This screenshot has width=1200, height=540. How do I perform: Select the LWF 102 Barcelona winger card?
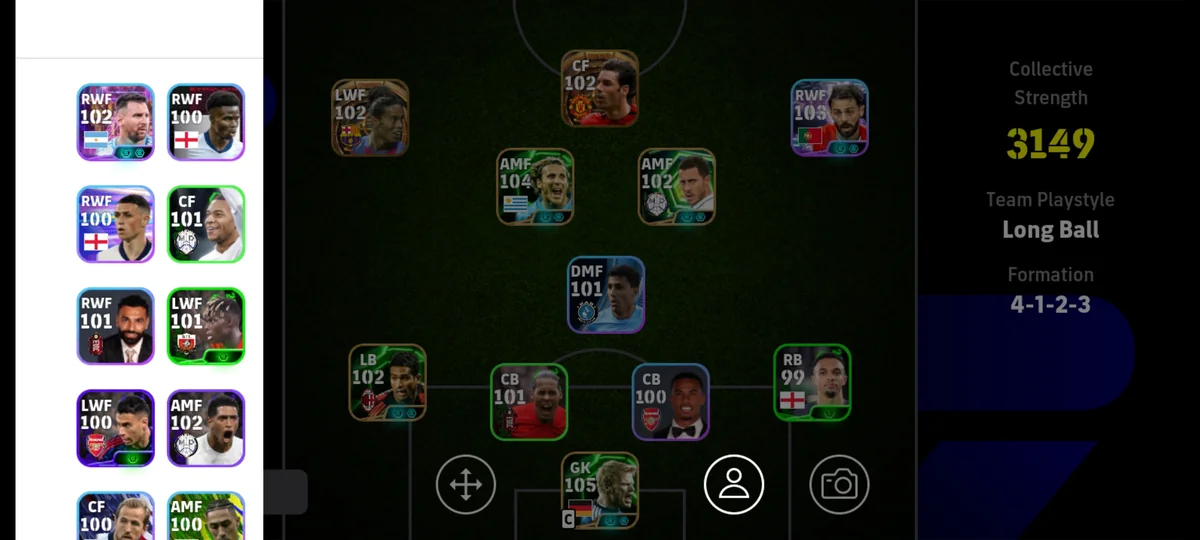click(370, 118)
